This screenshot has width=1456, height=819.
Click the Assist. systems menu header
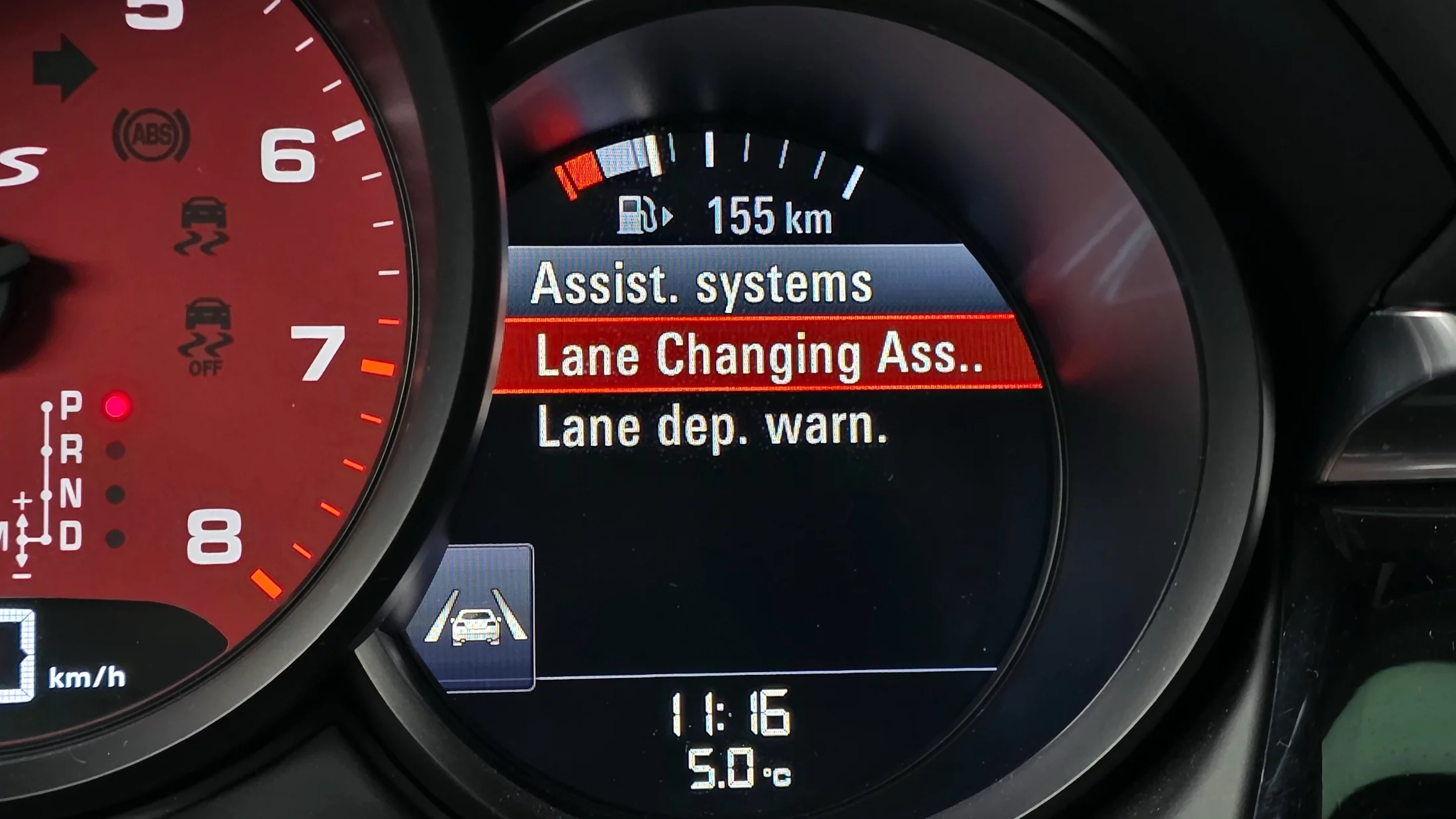tap(702, 284)
